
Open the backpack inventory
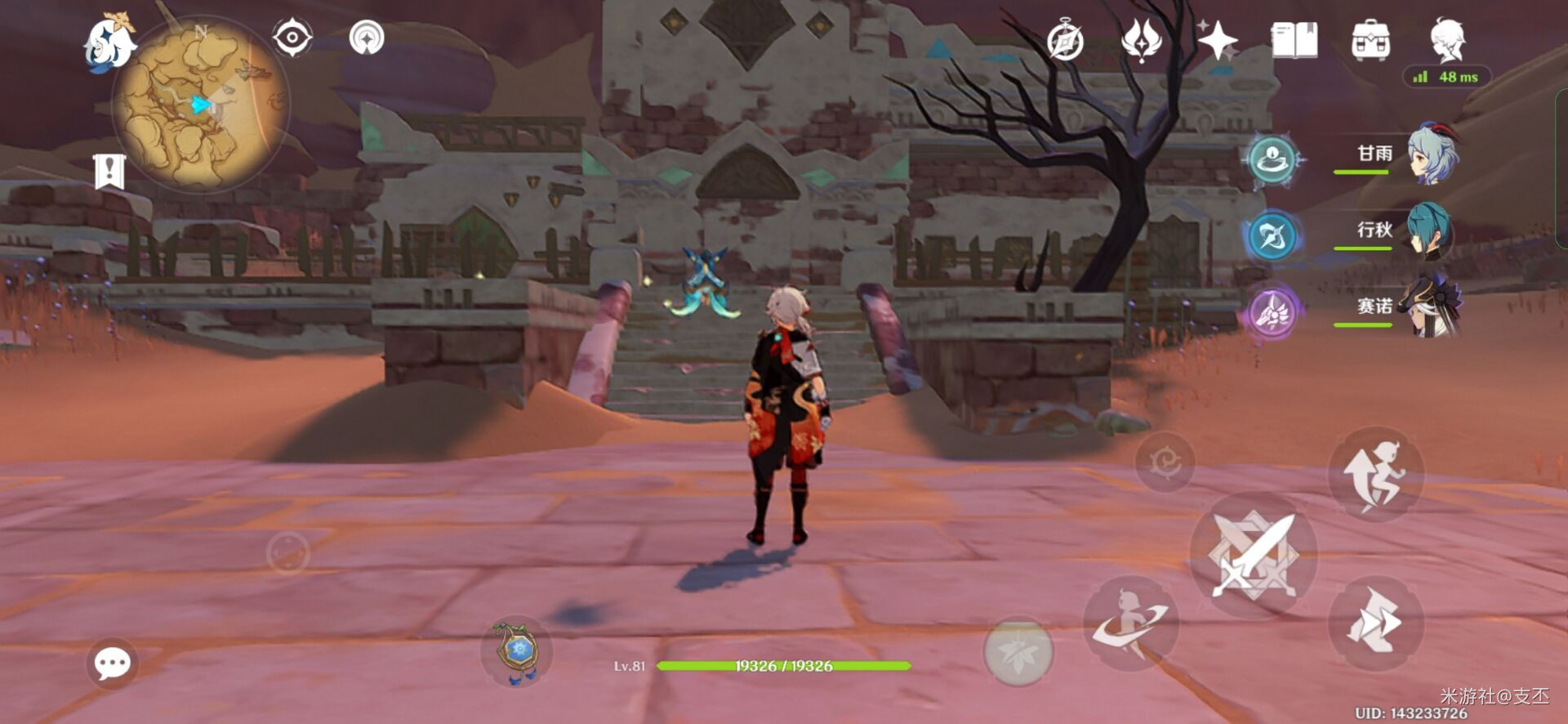[x=1370, y=40]
